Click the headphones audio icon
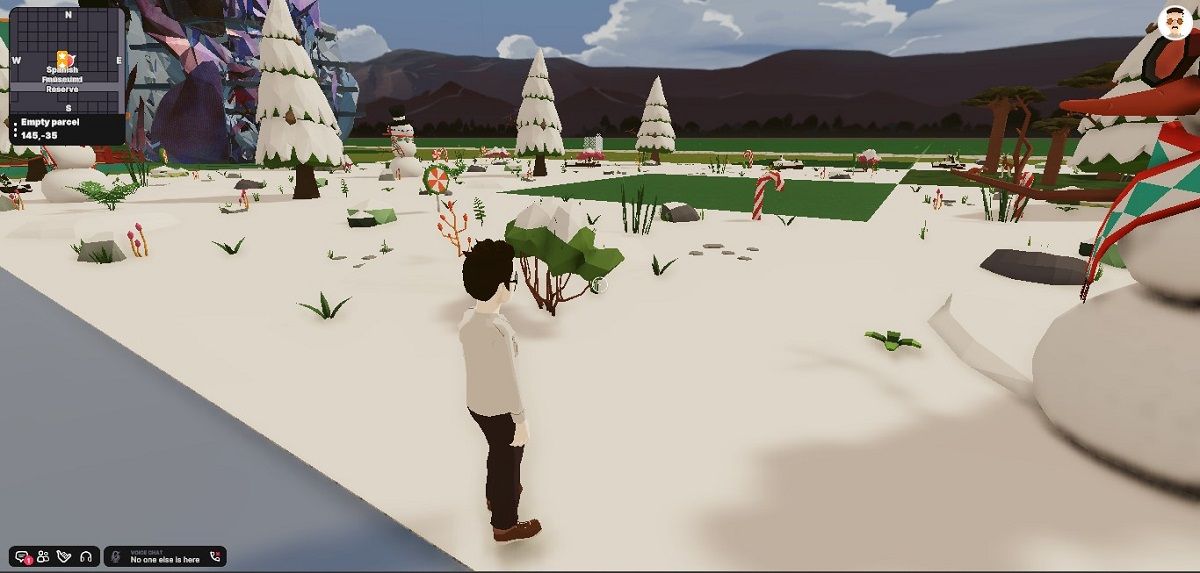 (x=87, y=557)
